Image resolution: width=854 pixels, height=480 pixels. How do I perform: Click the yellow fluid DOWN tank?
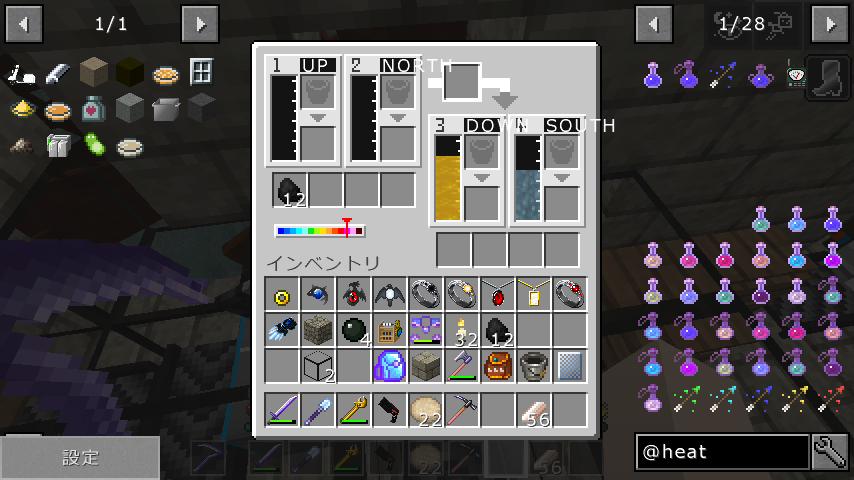[x=447, y=180]
